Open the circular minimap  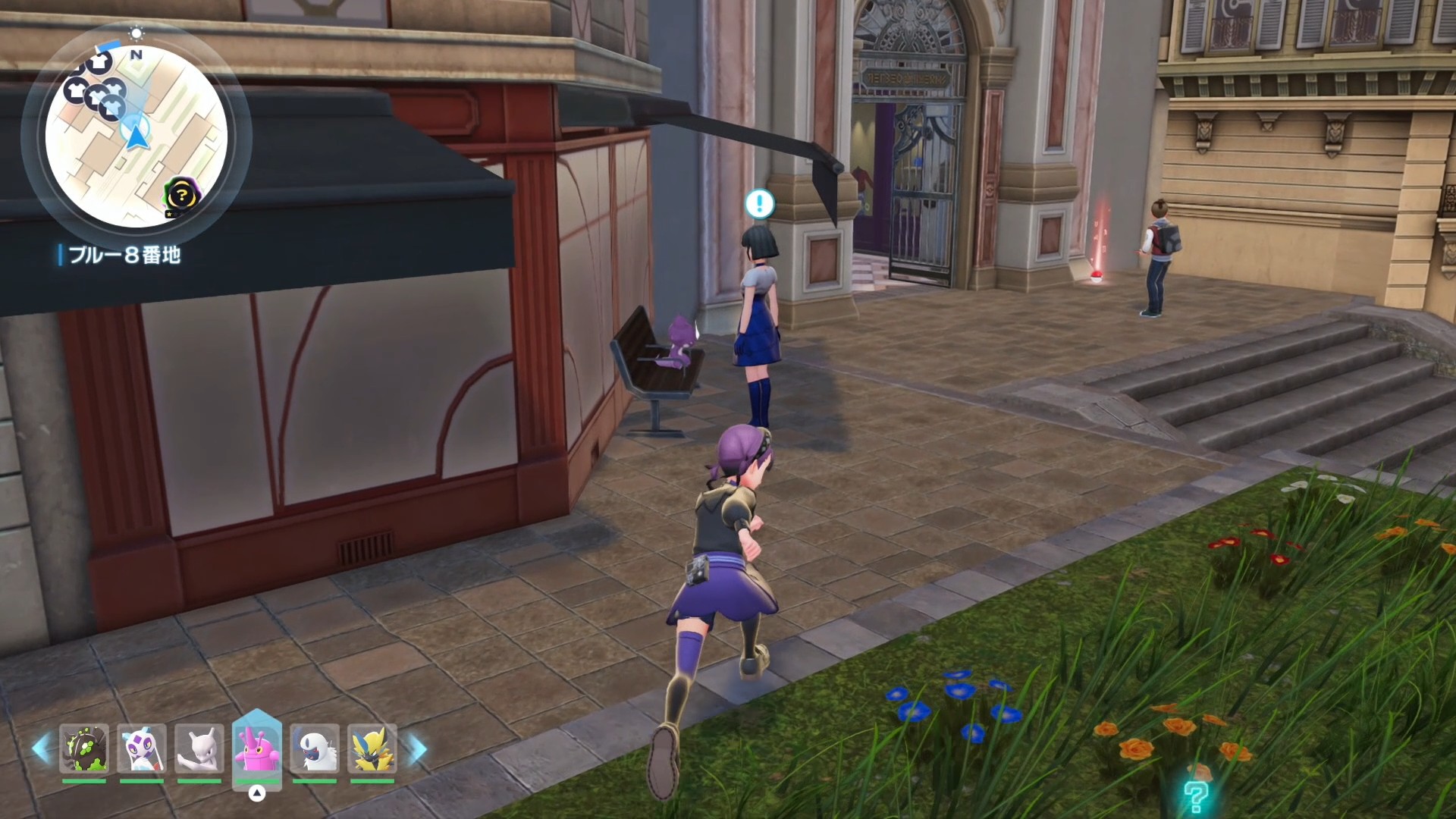(136, 136)
